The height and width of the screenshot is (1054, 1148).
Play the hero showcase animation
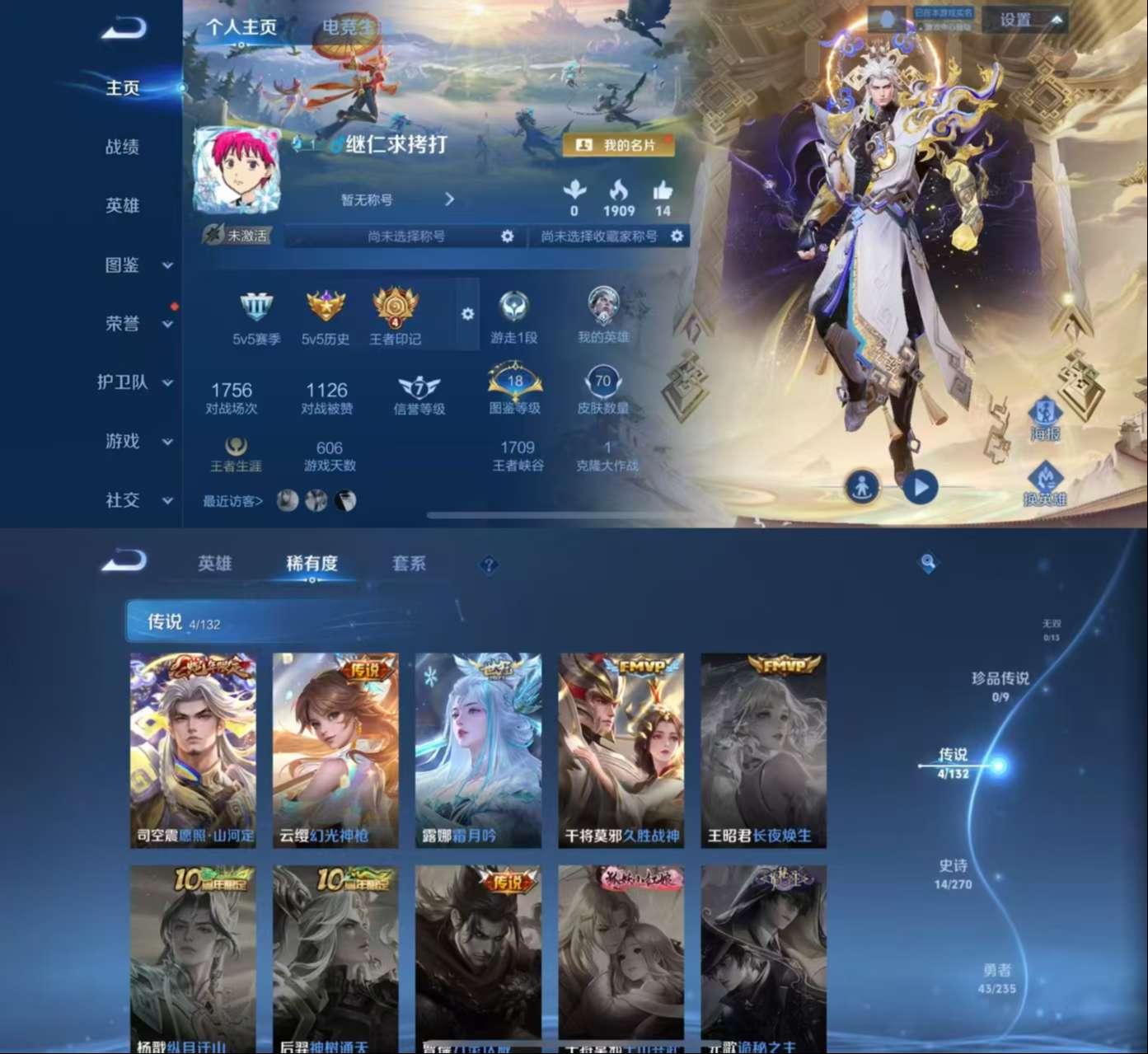[x=921, y=485]
